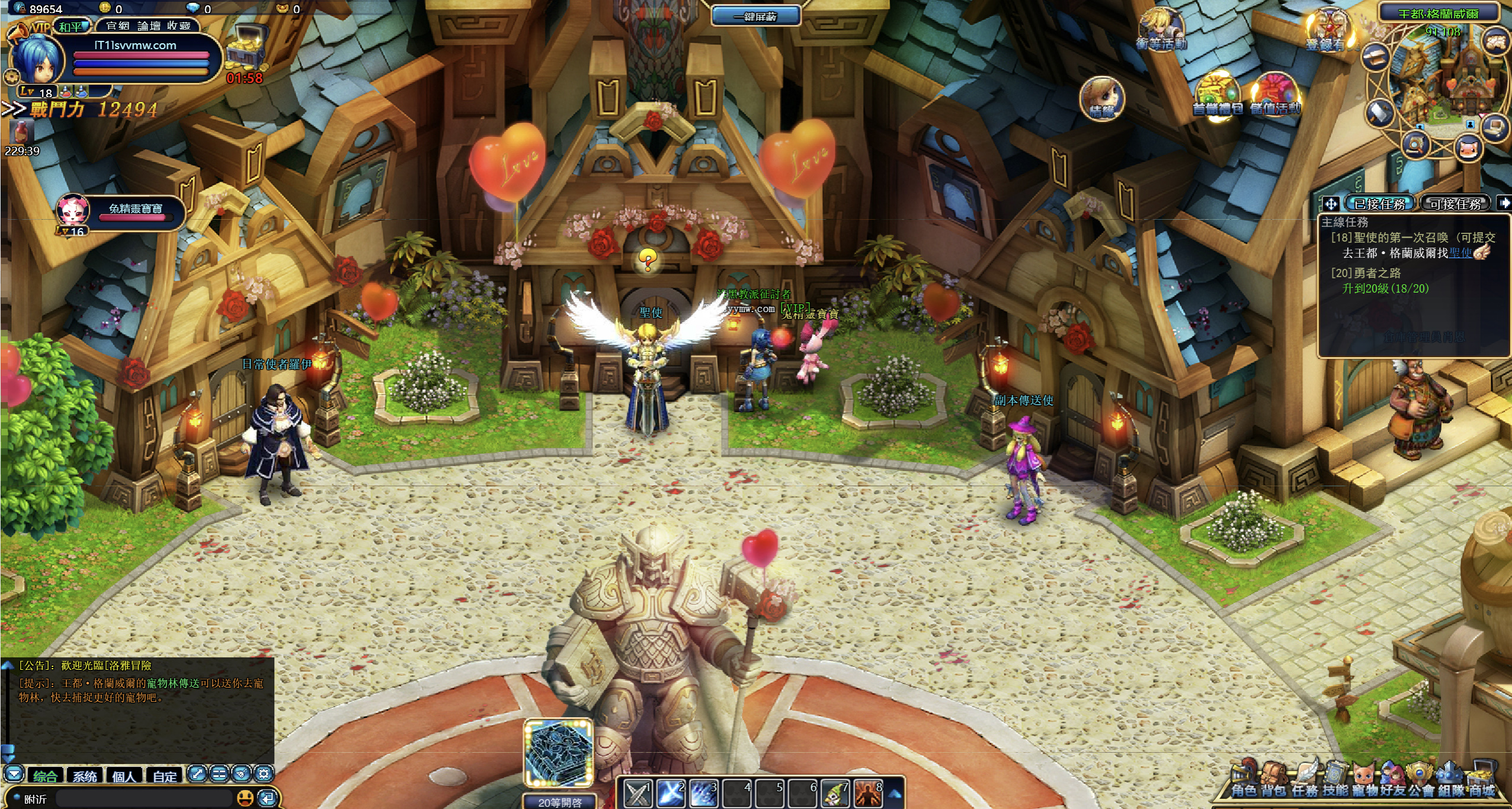This screenshot has width=1512, height=809.
Task: Select the 兔精靈寶寶 pet portrait
Action: (x=73, y=211)
